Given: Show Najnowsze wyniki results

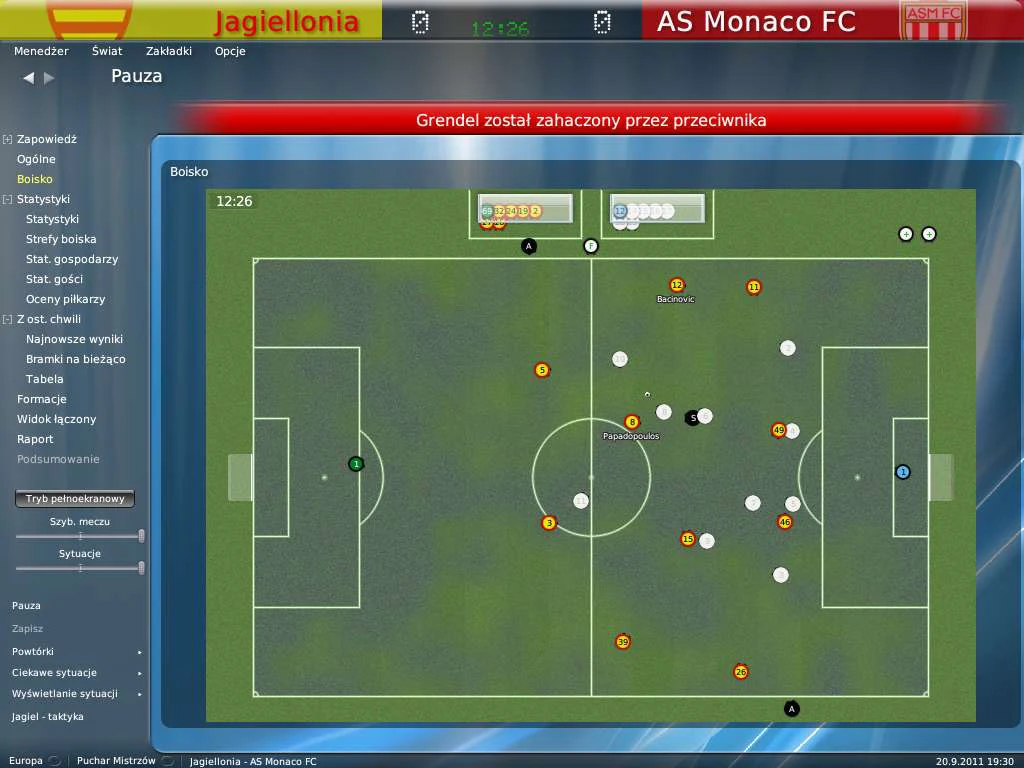Looking at the screenshot, I should click(x=75, y=339).
